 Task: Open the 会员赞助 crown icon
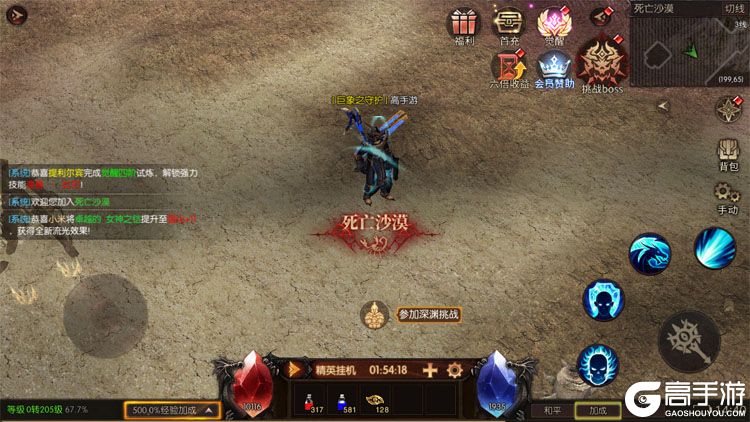(x=555, y=70)
